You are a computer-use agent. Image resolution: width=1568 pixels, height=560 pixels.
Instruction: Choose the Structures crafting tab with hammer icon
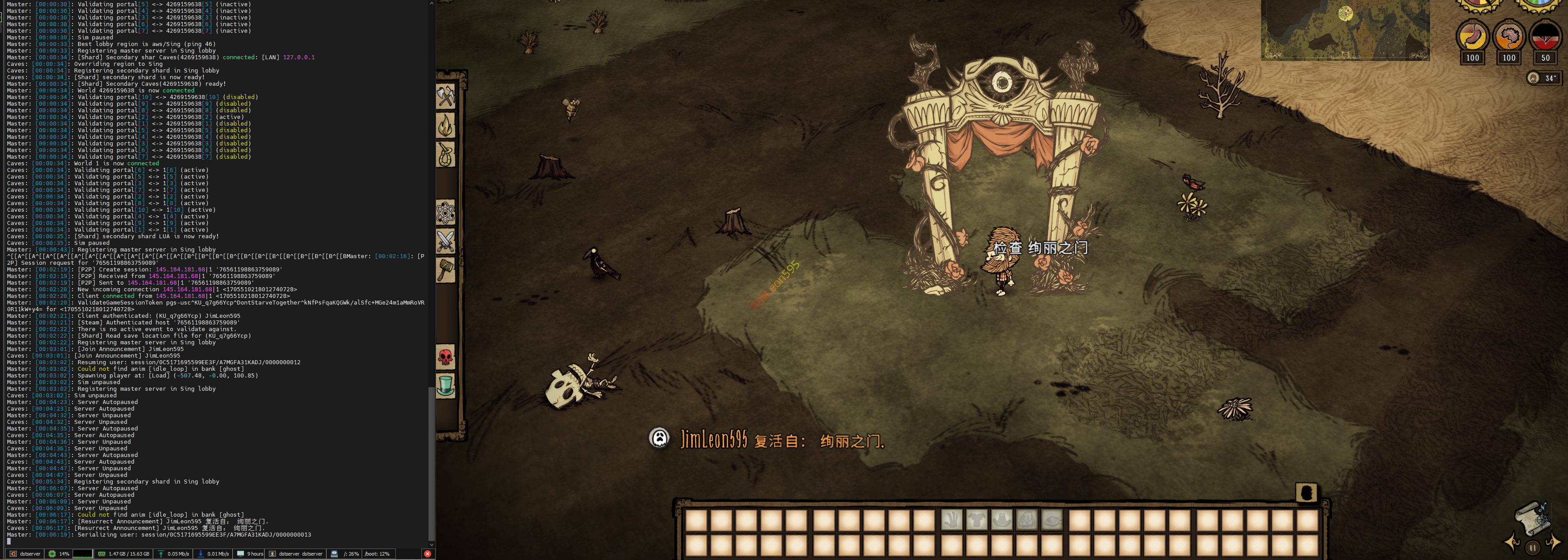[x=446, y=270]
